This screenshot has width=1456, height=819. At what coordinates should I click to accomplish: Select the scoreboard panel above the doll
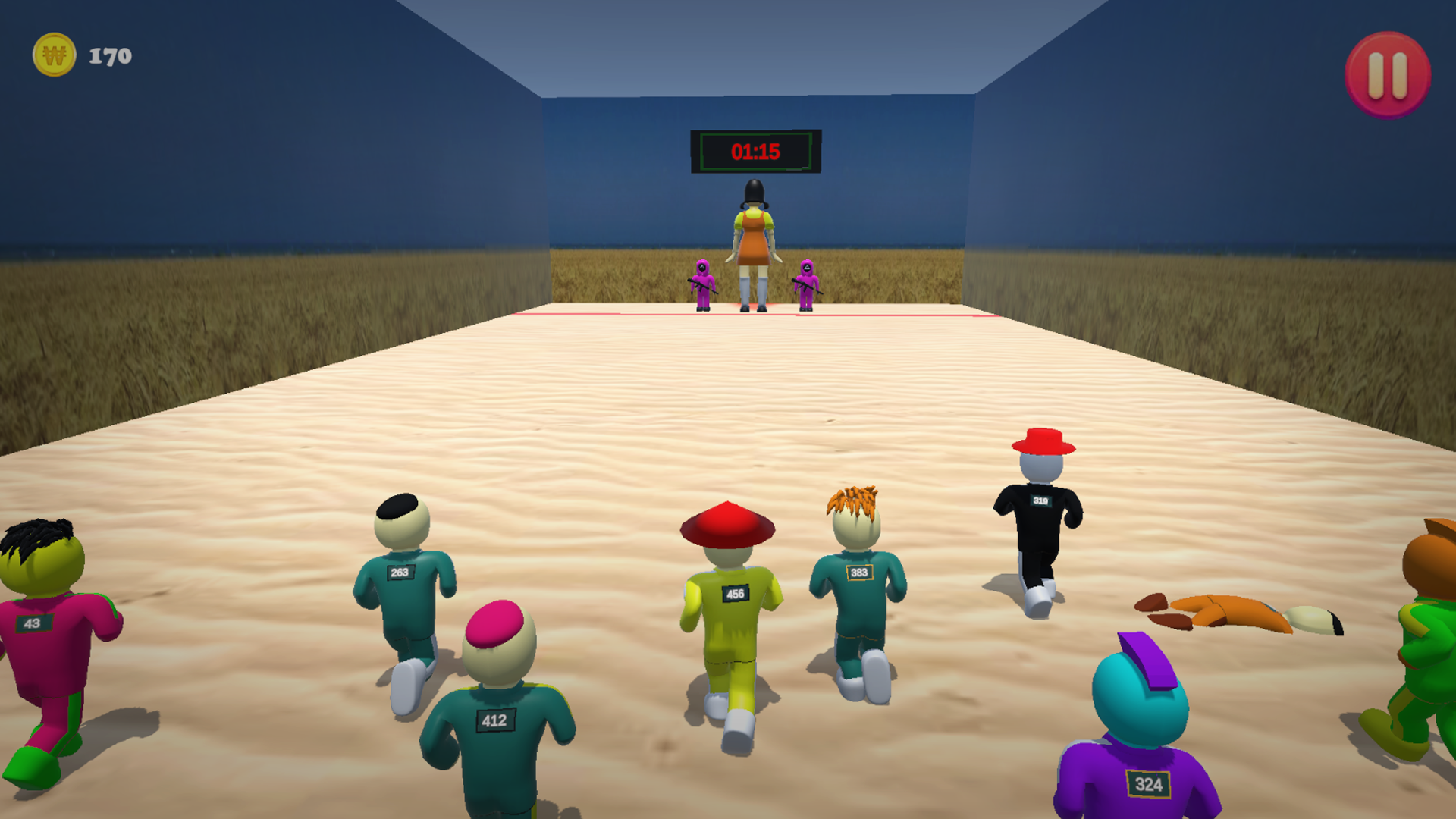click(x=755, y=150)
